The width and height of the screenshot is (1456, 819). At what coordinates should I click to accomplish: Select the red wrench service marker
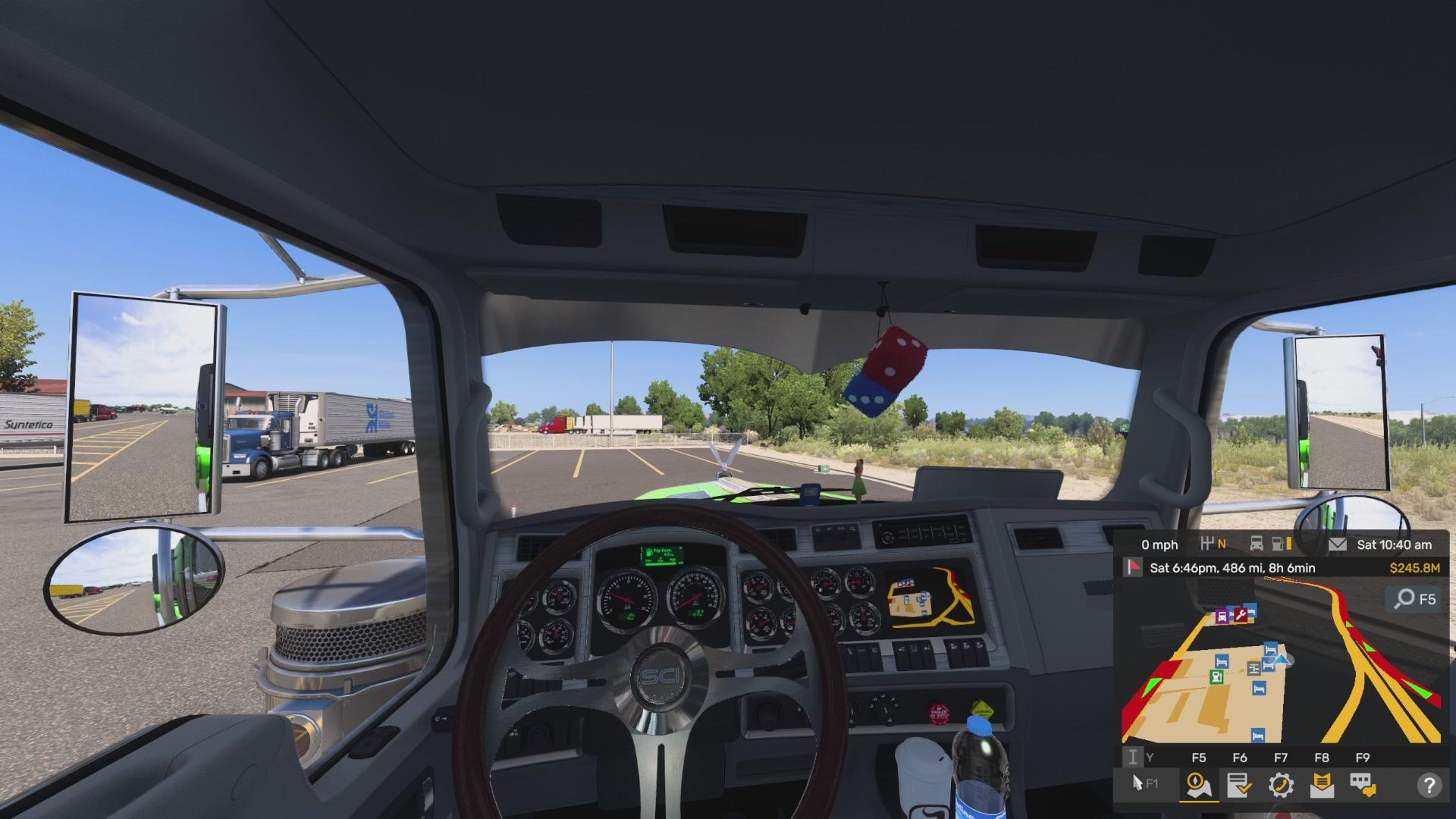pyautogui.click(x=1241, y=615)
